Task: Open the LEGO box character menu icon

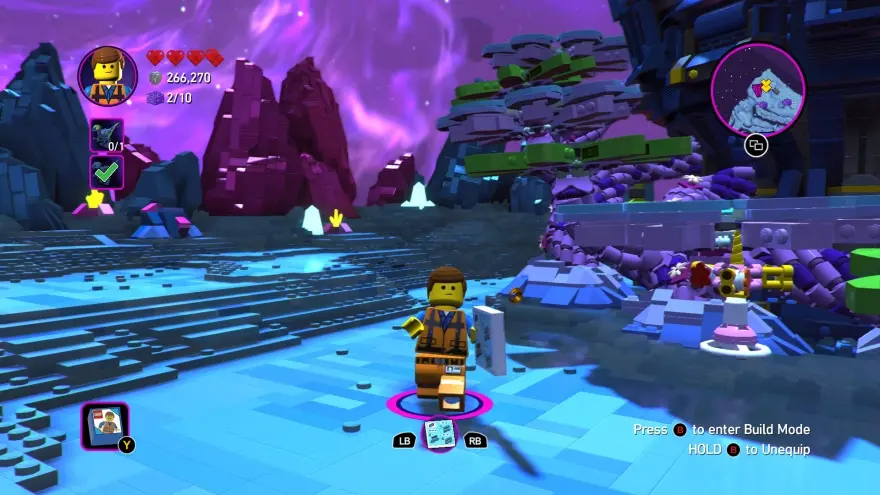Action: tap(104, 427)
